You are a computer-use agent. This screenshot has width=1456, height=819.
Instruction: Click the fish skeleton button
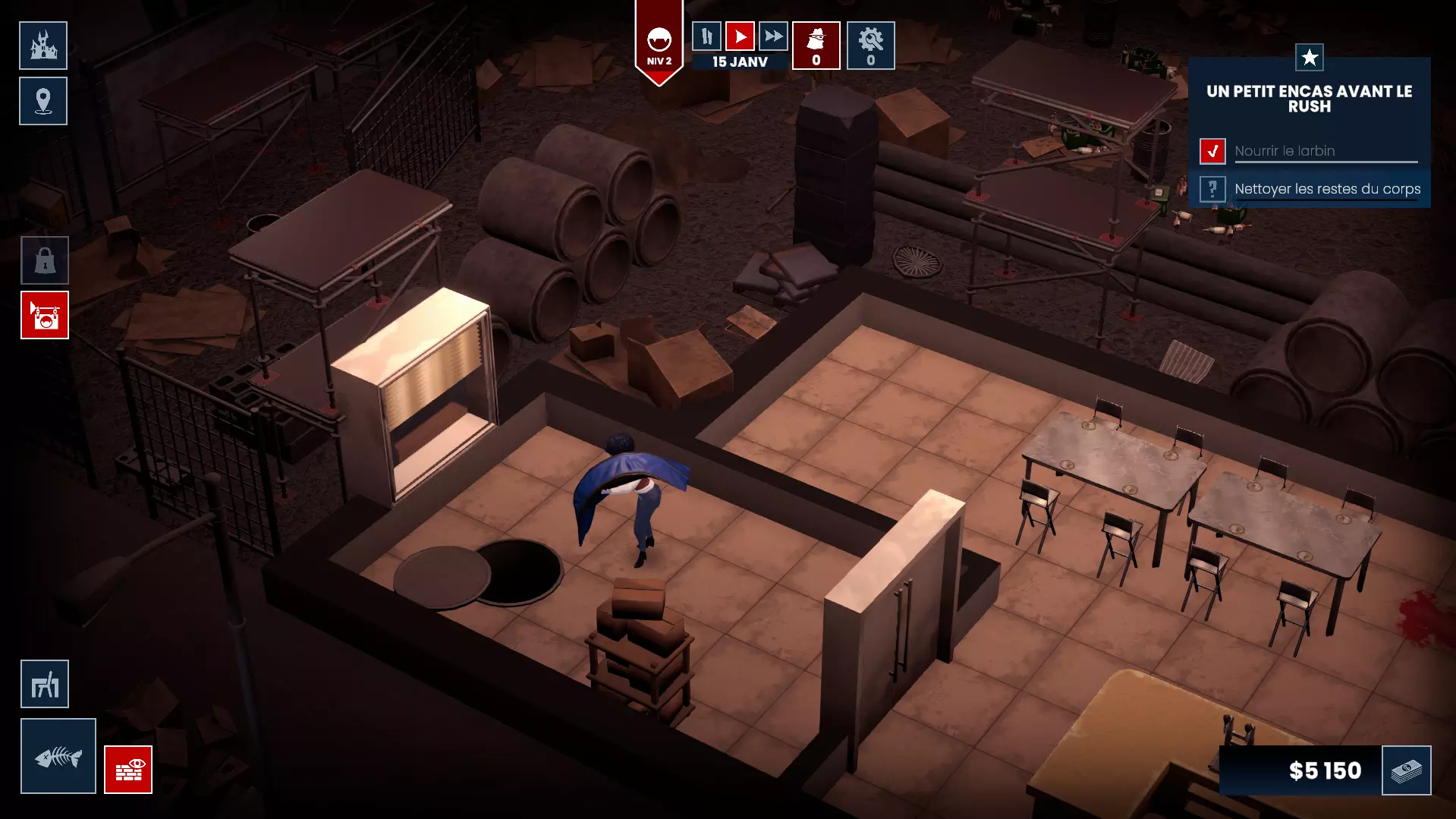(58, 756)
